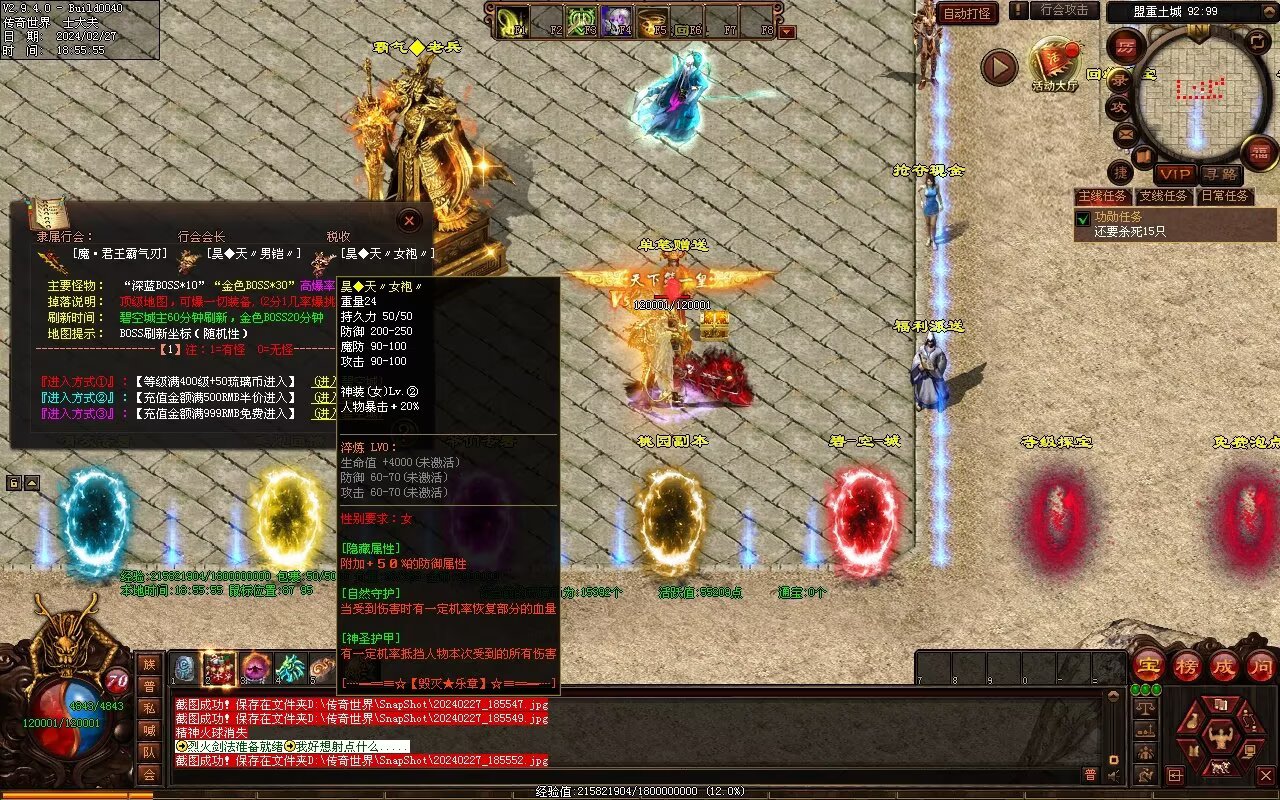Screen dimensions: 1280x800
Task: Activate 寻路 pathfinding button
Action: coord(1219,174)
